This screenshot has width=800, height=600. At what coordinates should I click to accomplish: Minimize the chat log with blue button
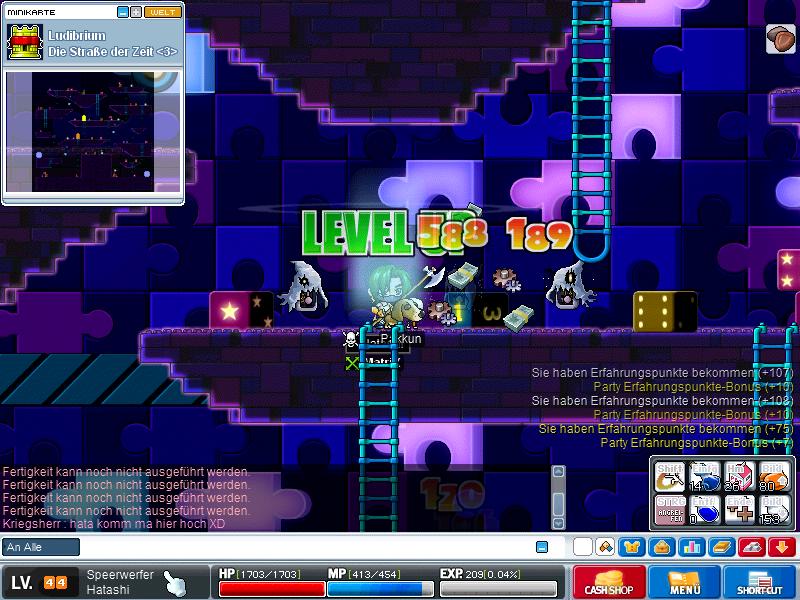click(542, 547)
